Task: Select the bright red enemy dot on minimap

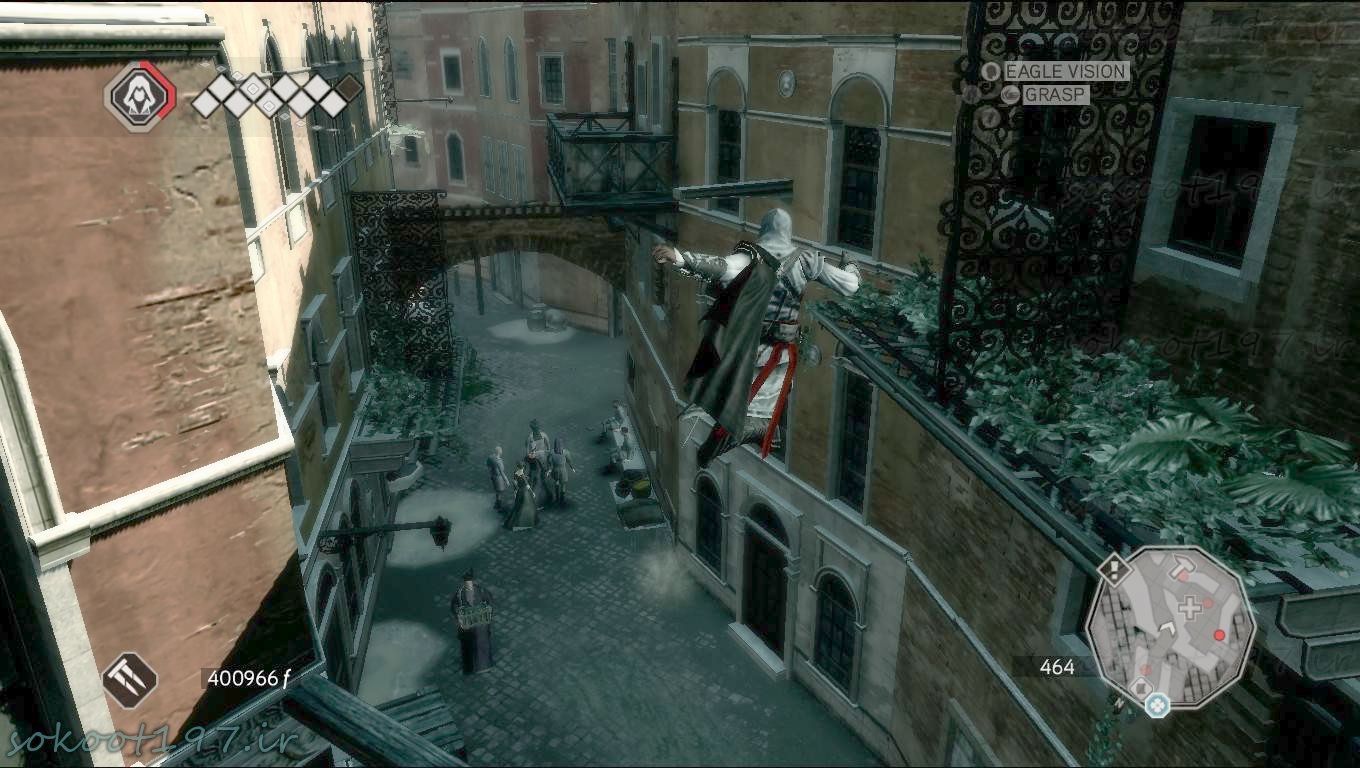Action: click(1219, 635)
